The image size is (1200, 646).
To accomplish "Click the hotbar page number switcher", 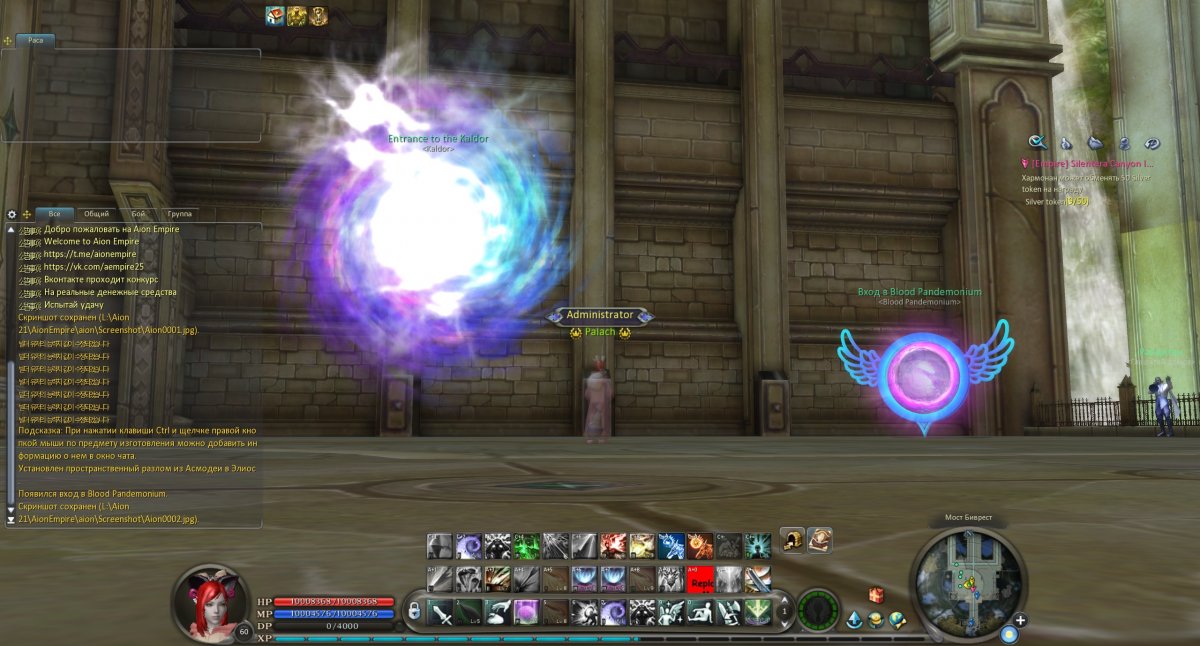I will pos(784,609).
